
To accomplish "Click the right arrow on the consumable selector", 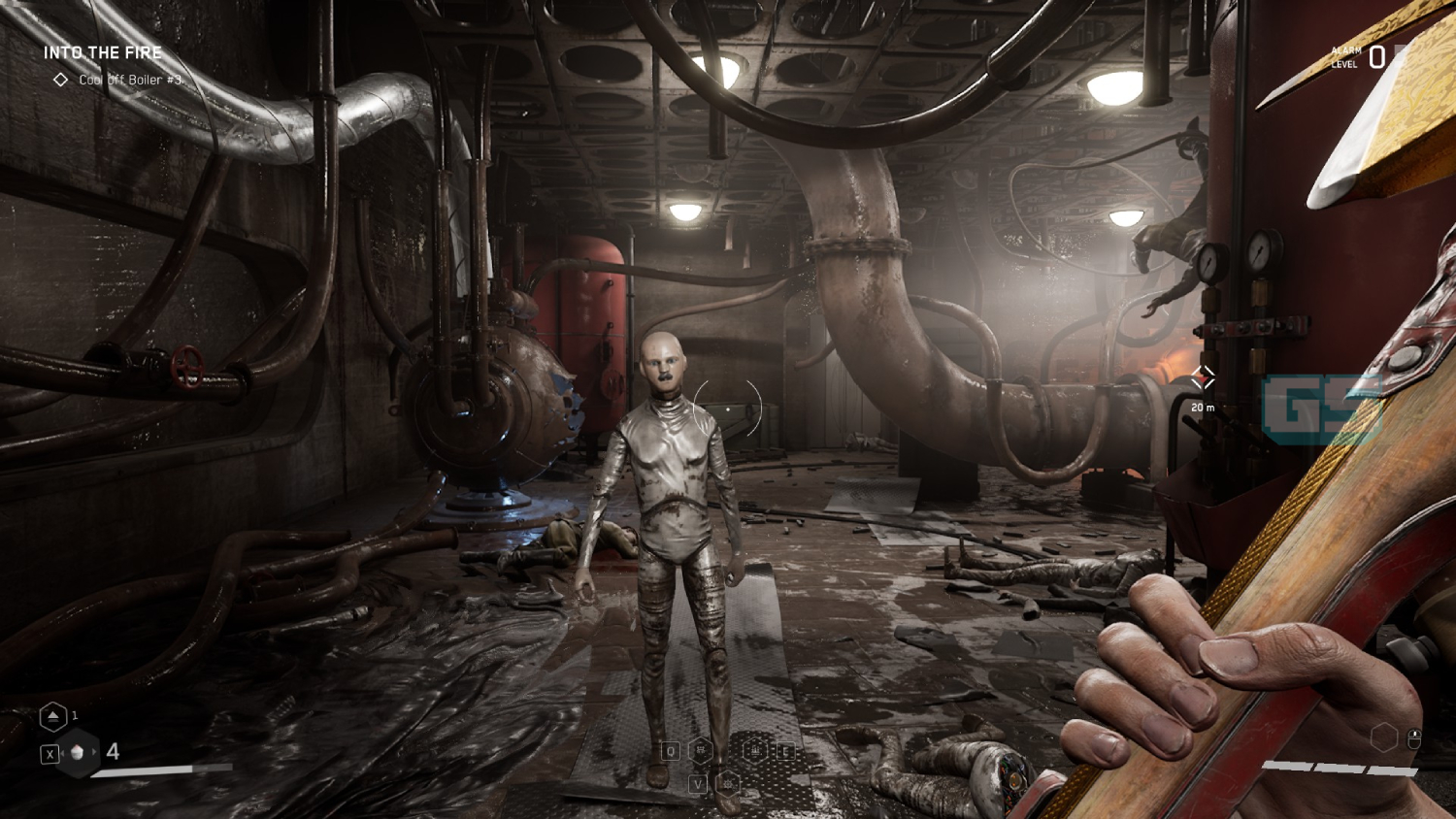I will (94, 752).
